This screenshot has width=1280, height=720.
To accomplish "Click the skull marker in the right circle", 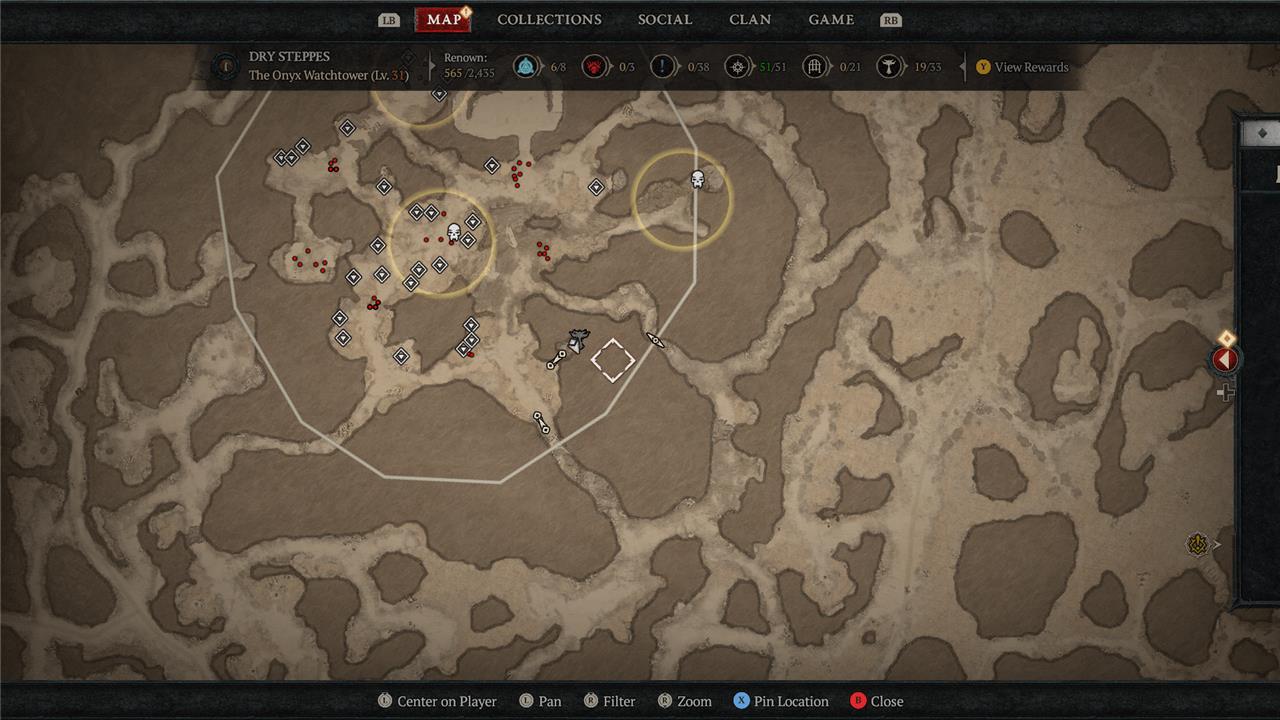I will pos(698,180).
